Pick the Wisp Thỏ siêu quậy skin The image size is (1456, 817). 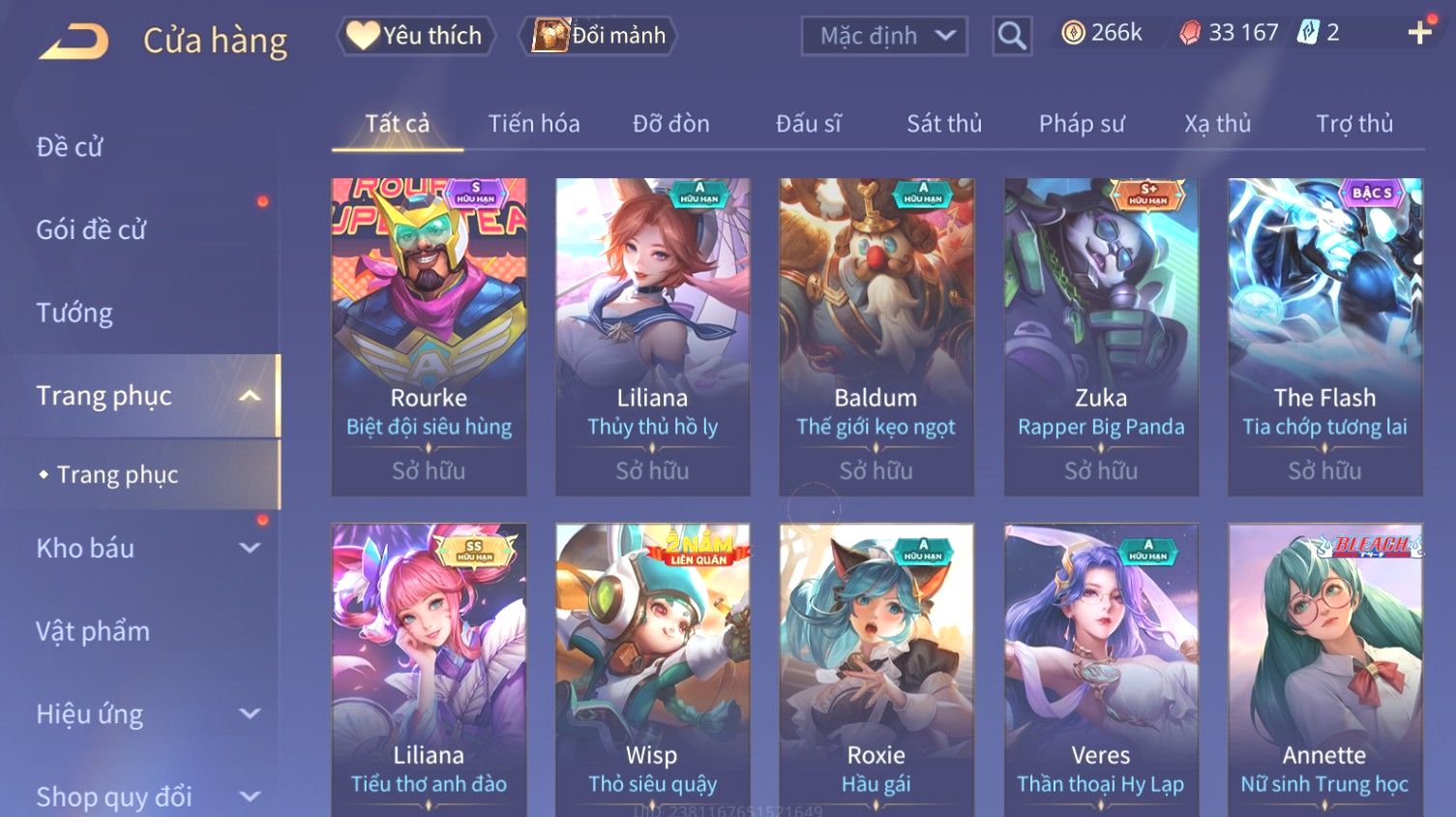click(652, 670)
